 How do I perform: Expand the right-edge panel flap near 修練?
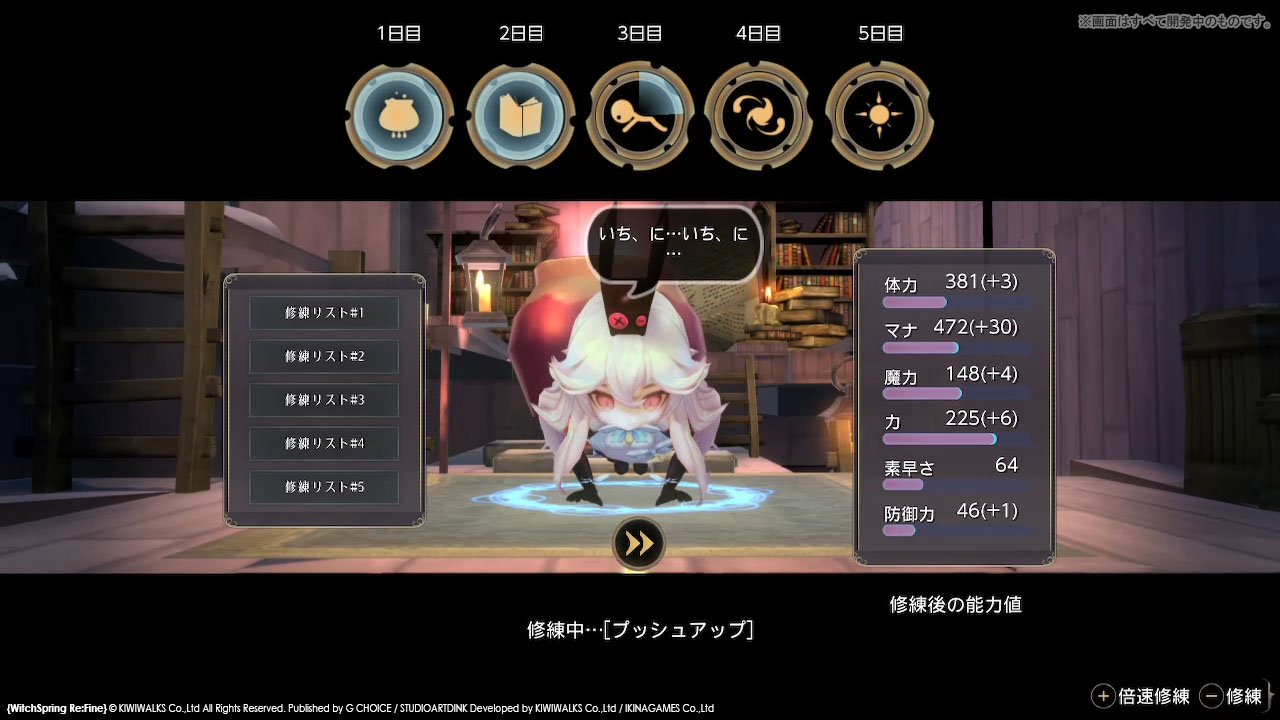1272,695
